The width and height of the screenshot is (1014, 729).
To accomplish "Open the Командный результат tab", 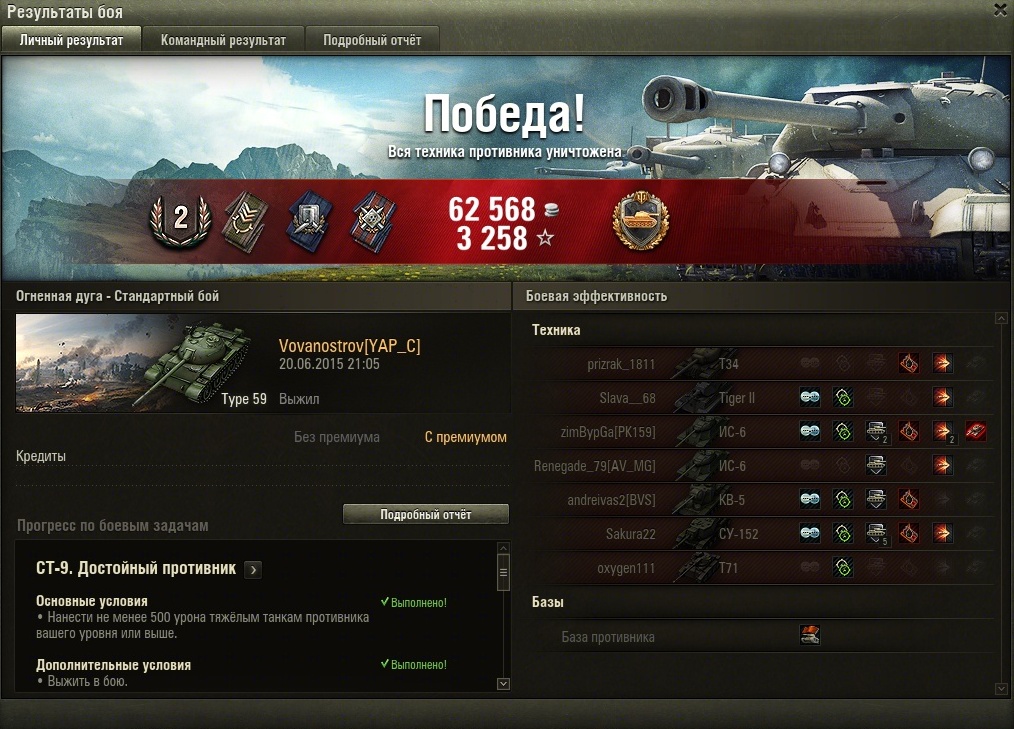I will pos(223,41).
